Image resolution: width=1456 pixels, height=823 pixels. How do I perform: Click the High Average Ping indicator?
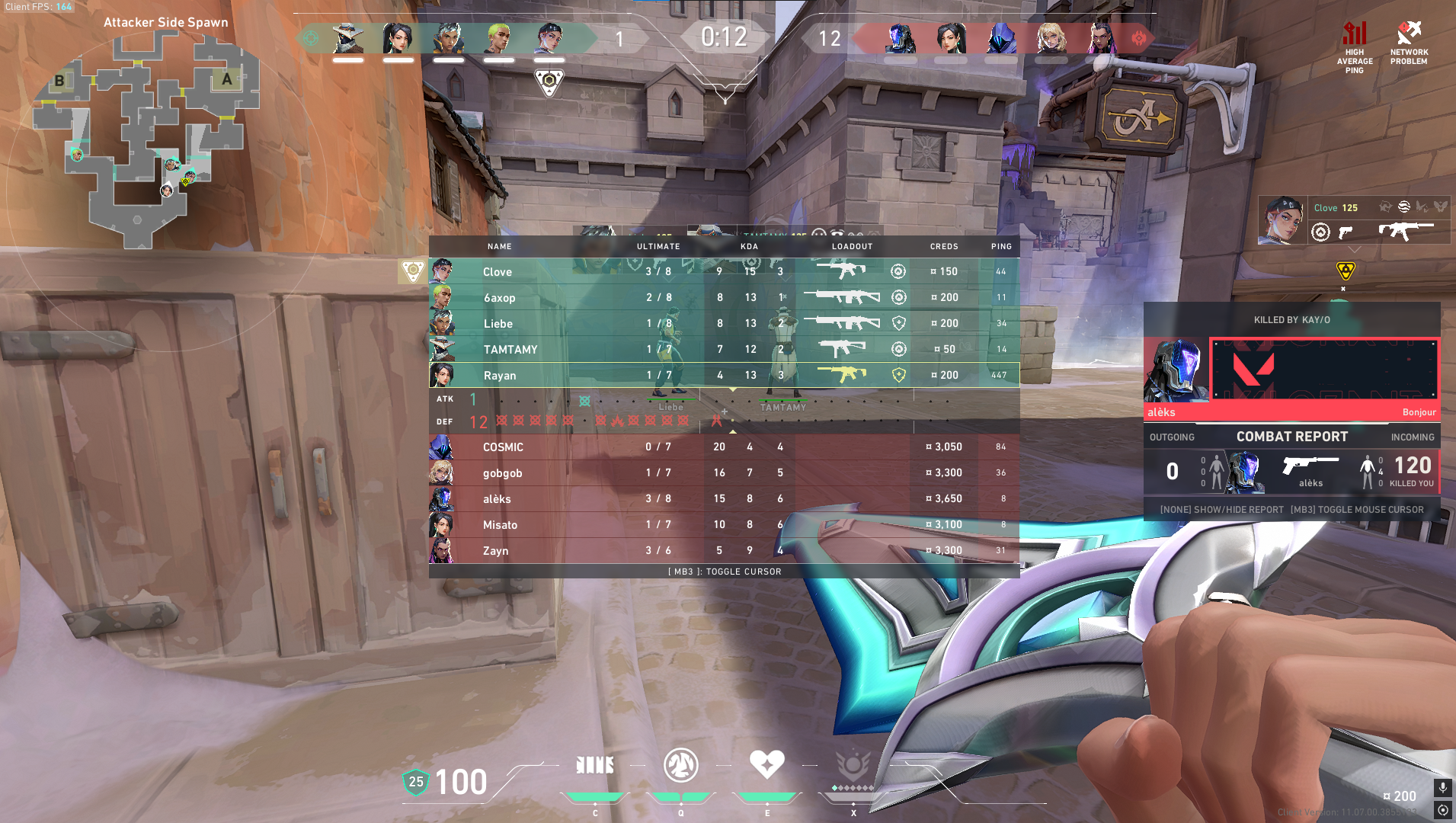[1354, 47]
